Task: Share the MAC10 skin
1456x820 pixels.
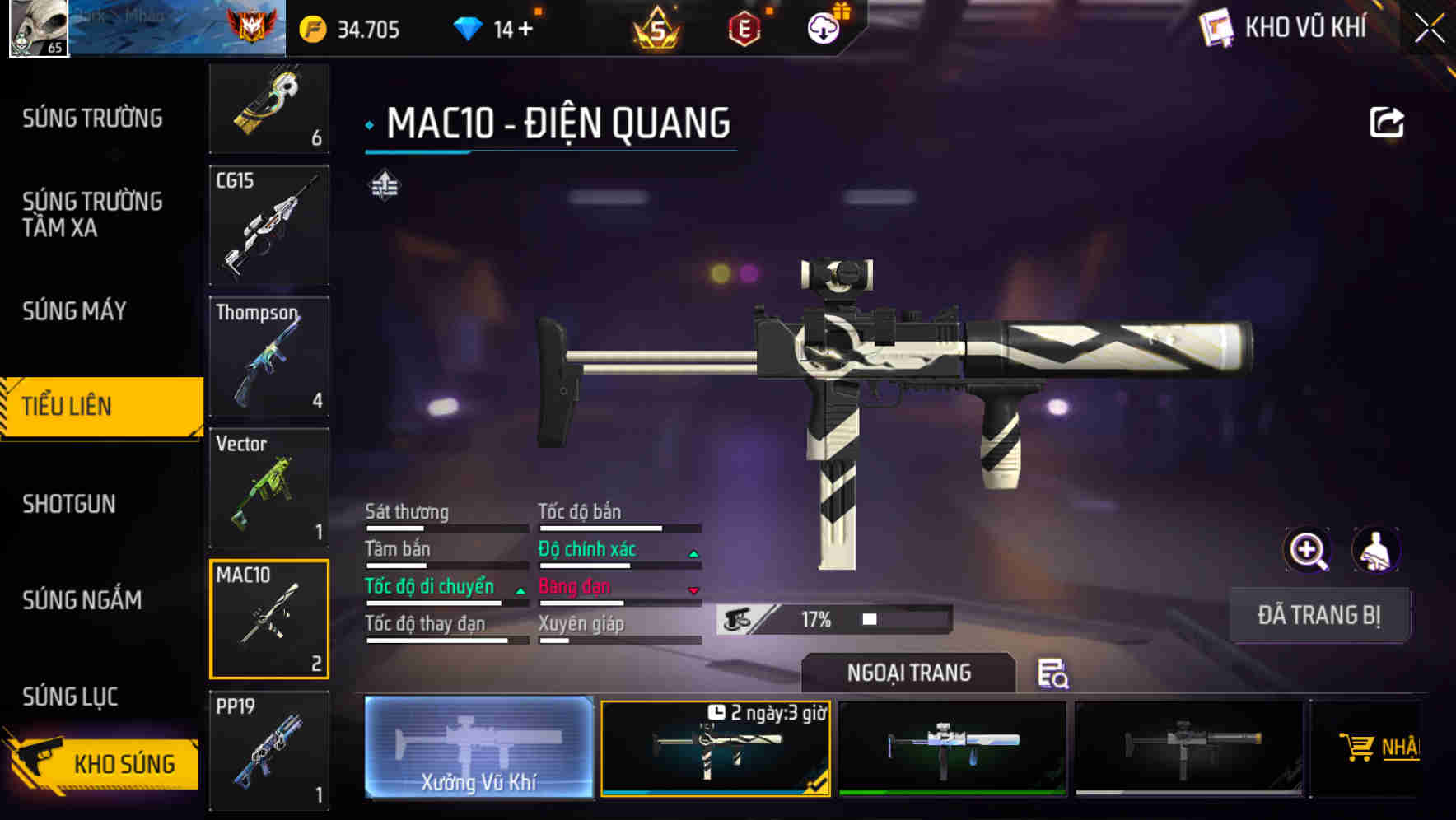Action: 1386,123
